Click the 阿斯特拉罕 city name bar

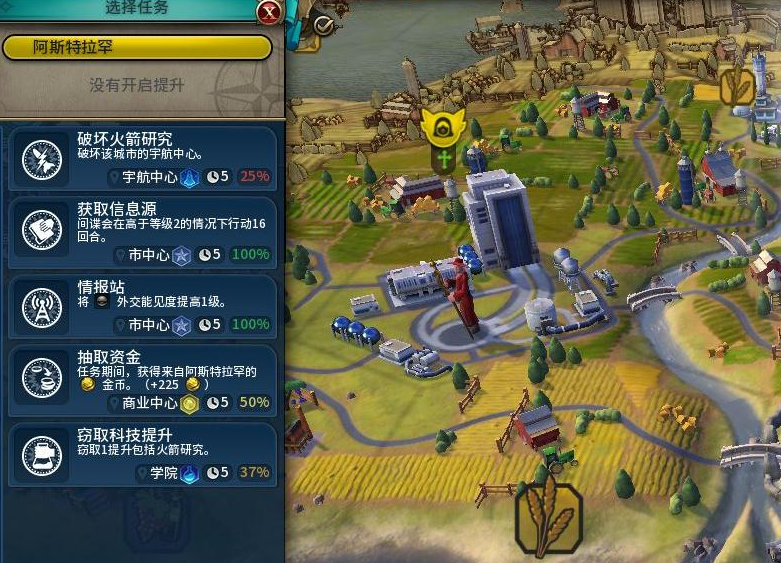(x=137, y=47)
